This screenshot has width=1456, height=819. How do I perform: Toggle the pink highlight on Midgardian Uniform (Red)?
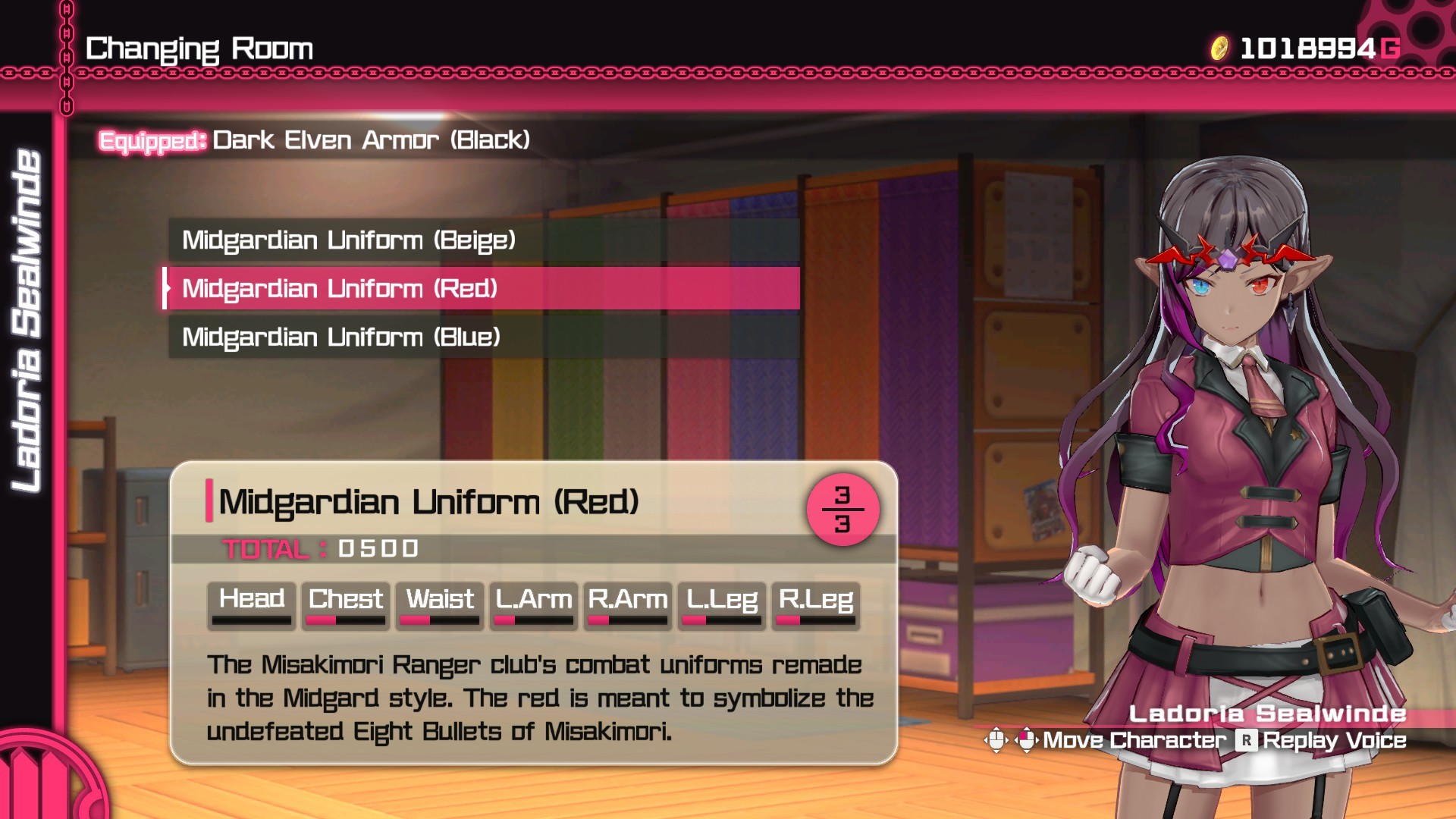pyautogui.click(x=481, y=289)
